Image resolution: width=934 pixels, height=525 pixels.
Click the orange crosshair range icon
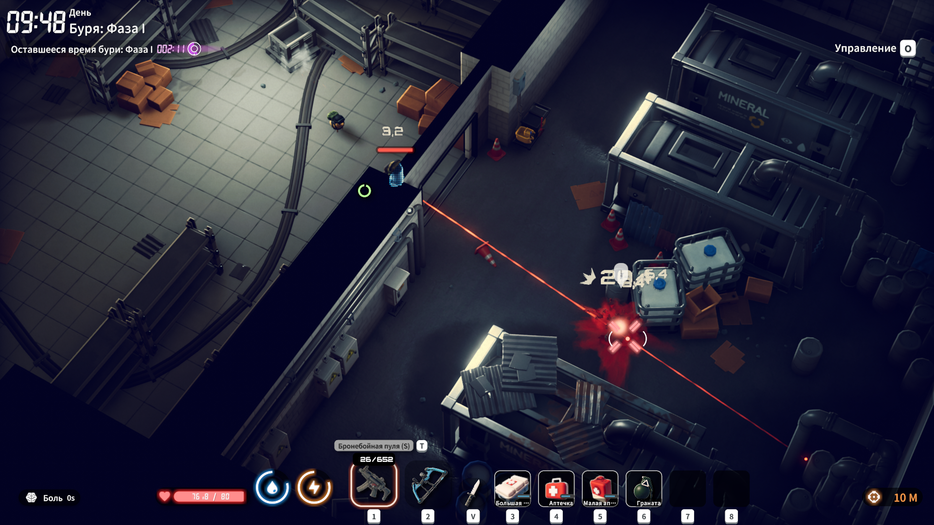click(x=874, y=497)
